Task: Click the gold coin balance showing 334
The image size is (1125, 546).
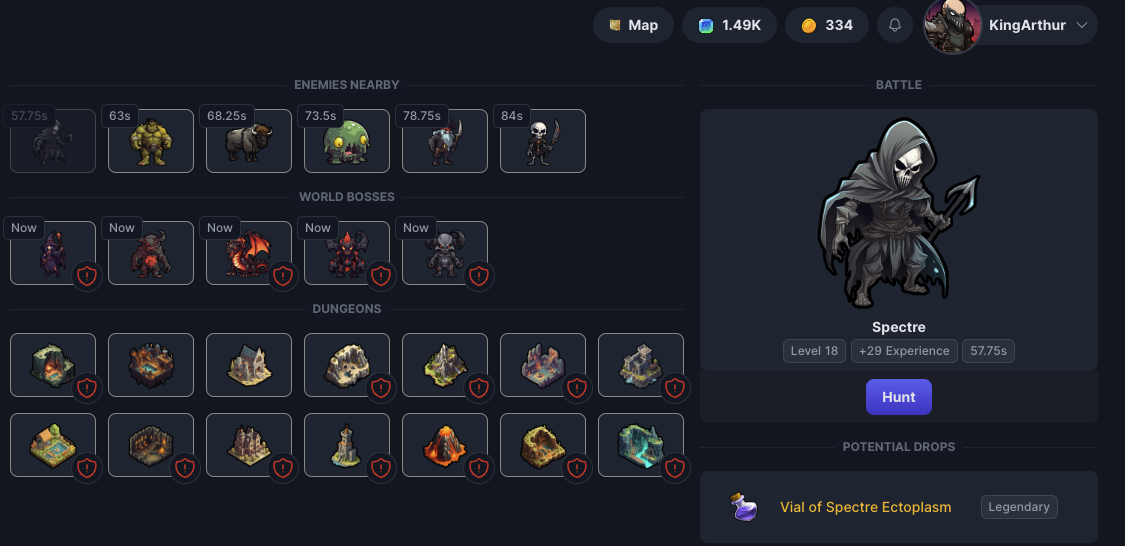Action: (827, 25)
